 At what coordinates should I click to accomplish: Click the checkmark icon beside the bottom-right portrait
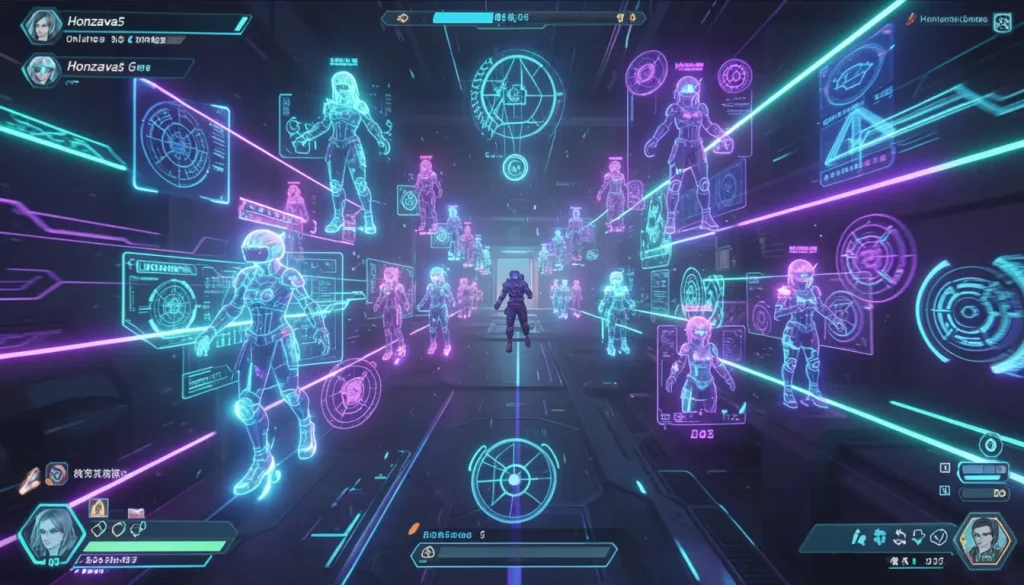[938, 537]
